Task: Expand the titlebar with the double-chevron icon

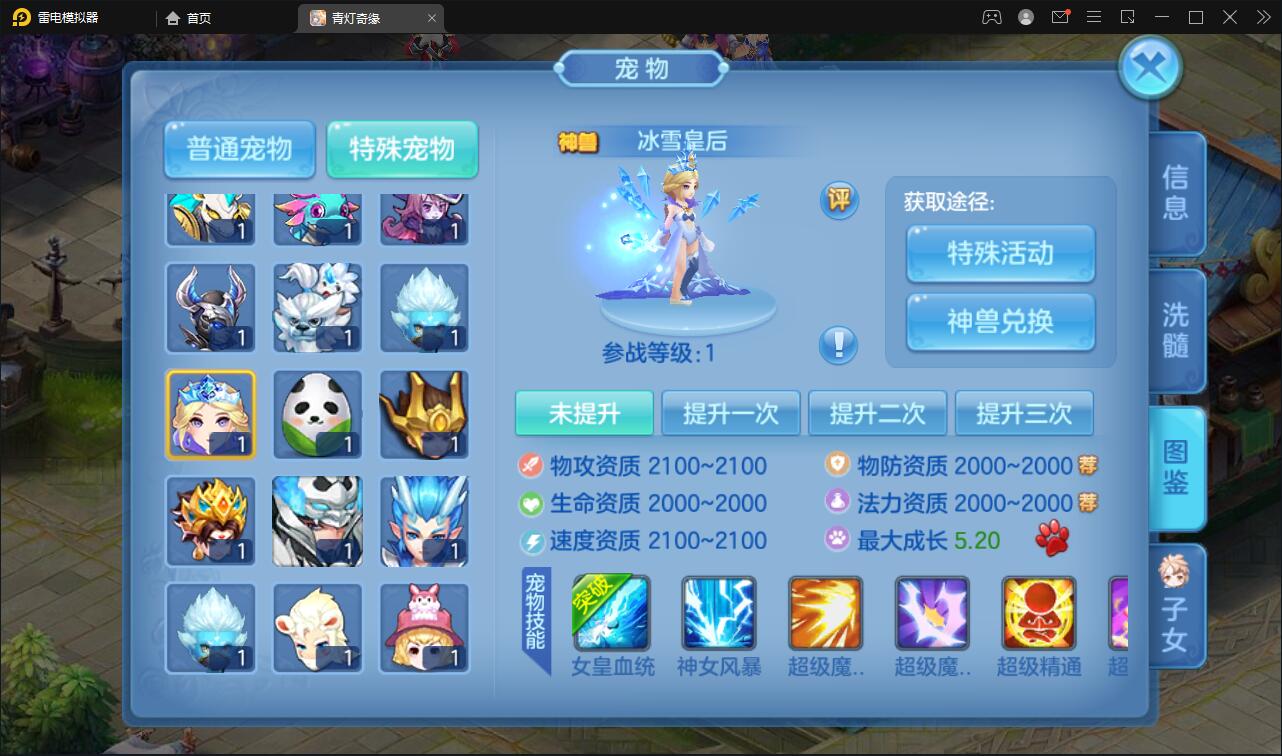Action: (1261, 17)
